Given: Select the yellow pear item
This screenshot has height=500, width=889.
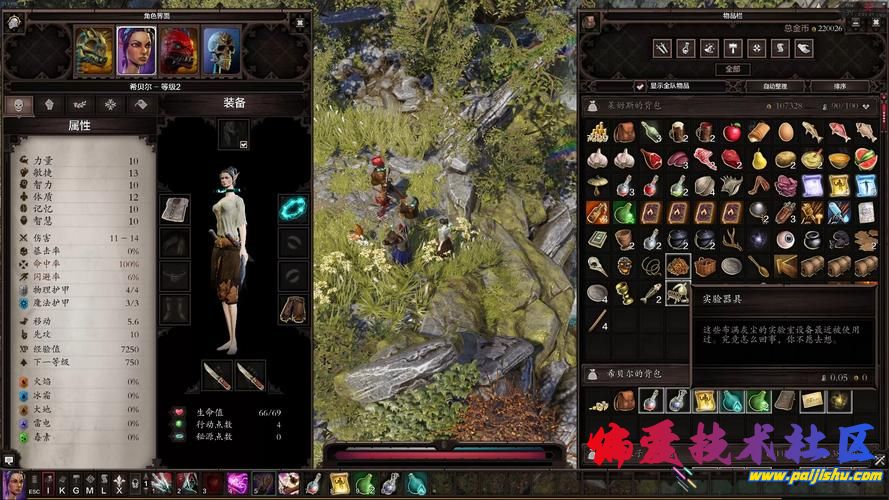Looking at the screenshot, I should tap(759, 159).
